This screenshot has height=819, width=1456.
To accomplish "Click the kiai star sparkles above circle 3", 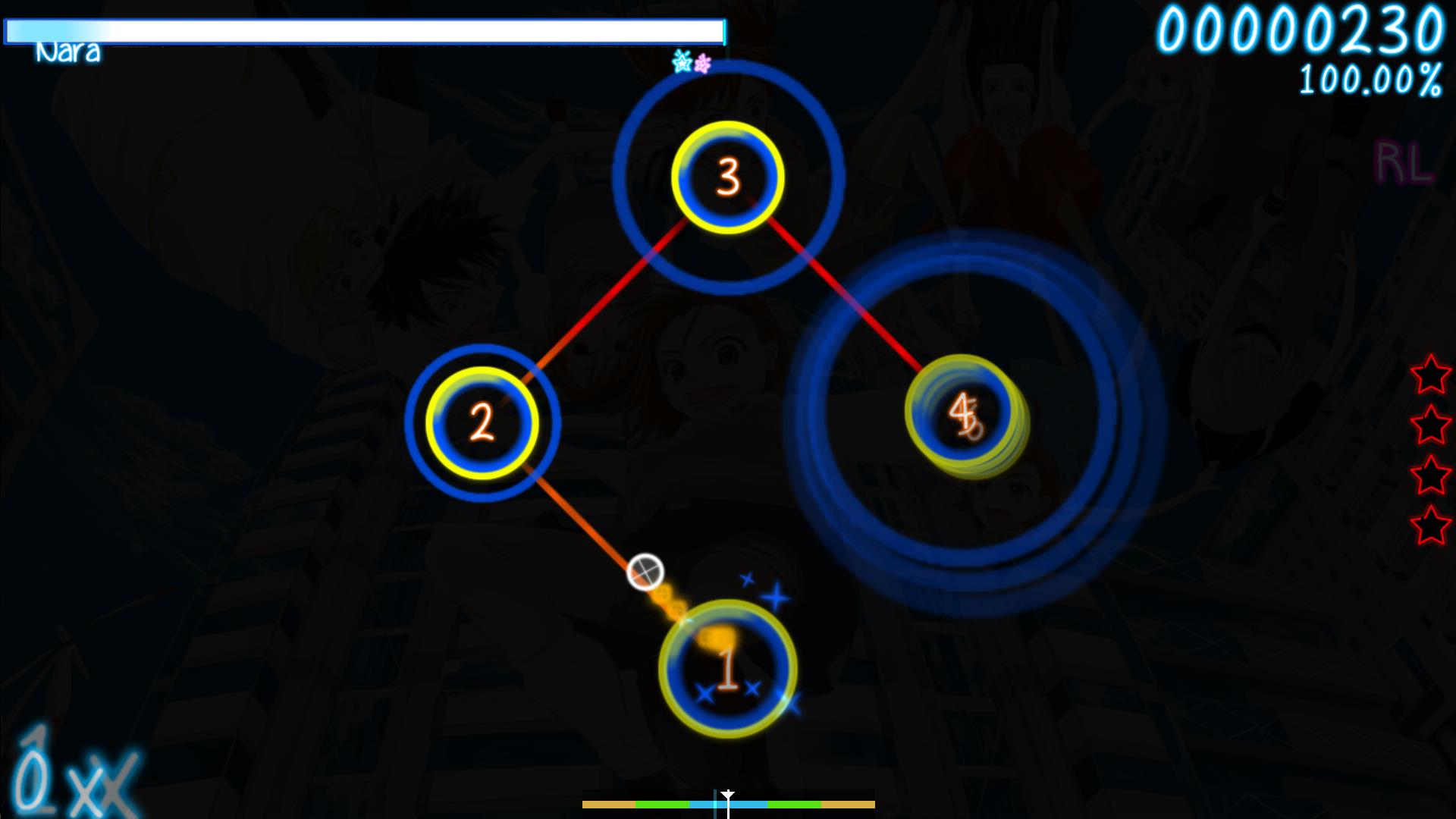I will pos(691,63).
